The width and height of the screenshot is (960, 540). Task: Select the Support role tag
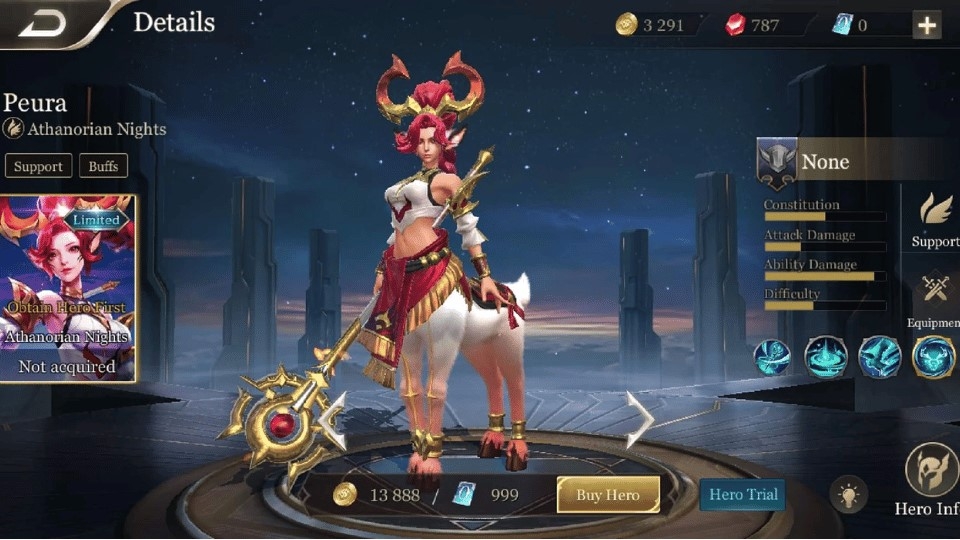tap(38, 166)
